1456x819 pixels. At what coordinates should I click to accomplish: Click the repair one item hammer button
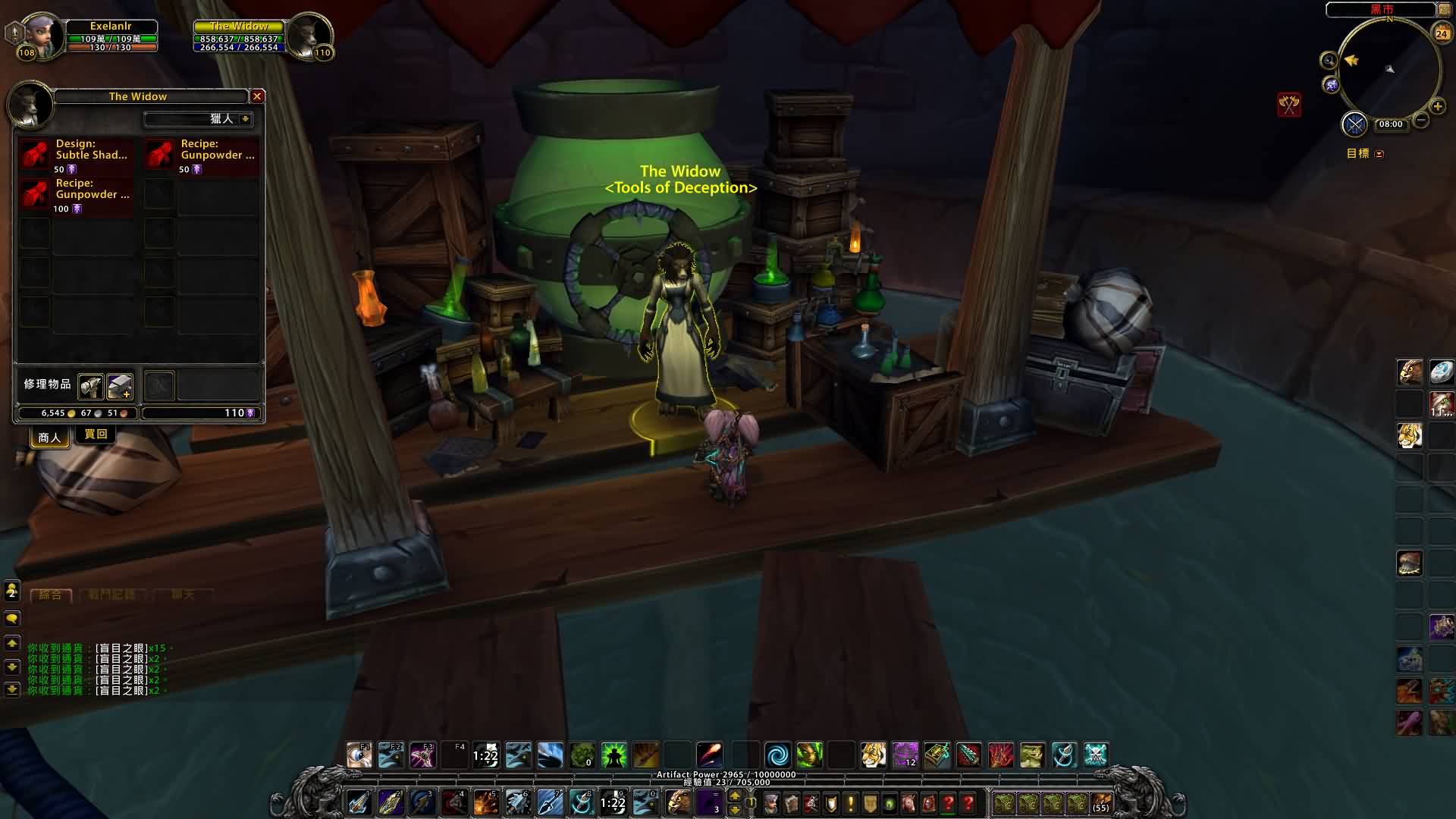90,386
